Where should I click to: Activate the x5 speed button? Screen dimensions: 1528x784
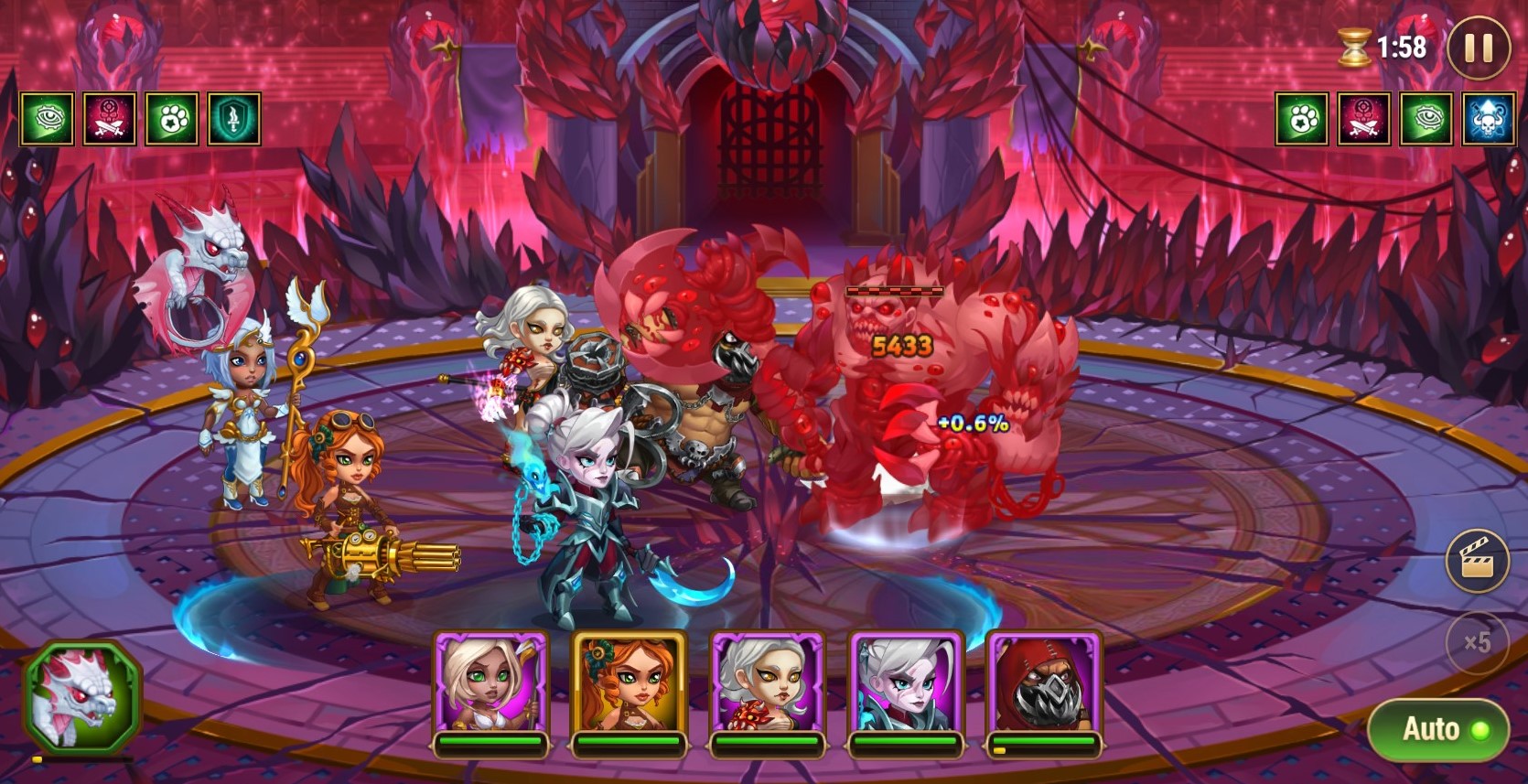pos(1477,642)
